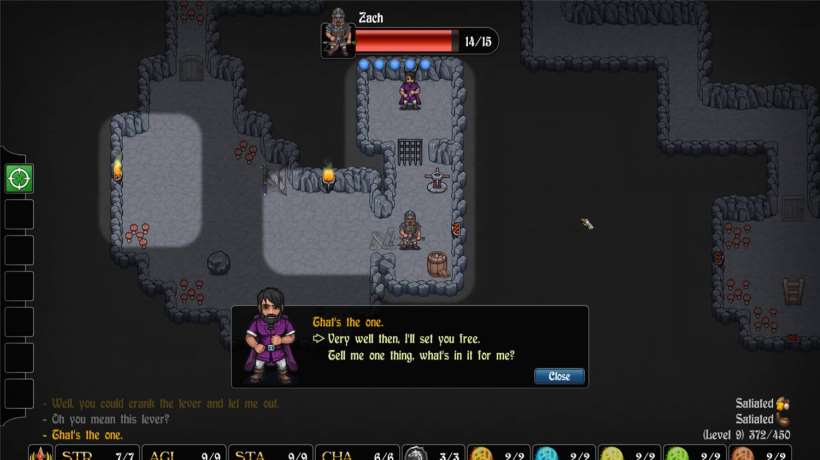
Task: Click the AGI attribute panel
Action: point(185,454)
